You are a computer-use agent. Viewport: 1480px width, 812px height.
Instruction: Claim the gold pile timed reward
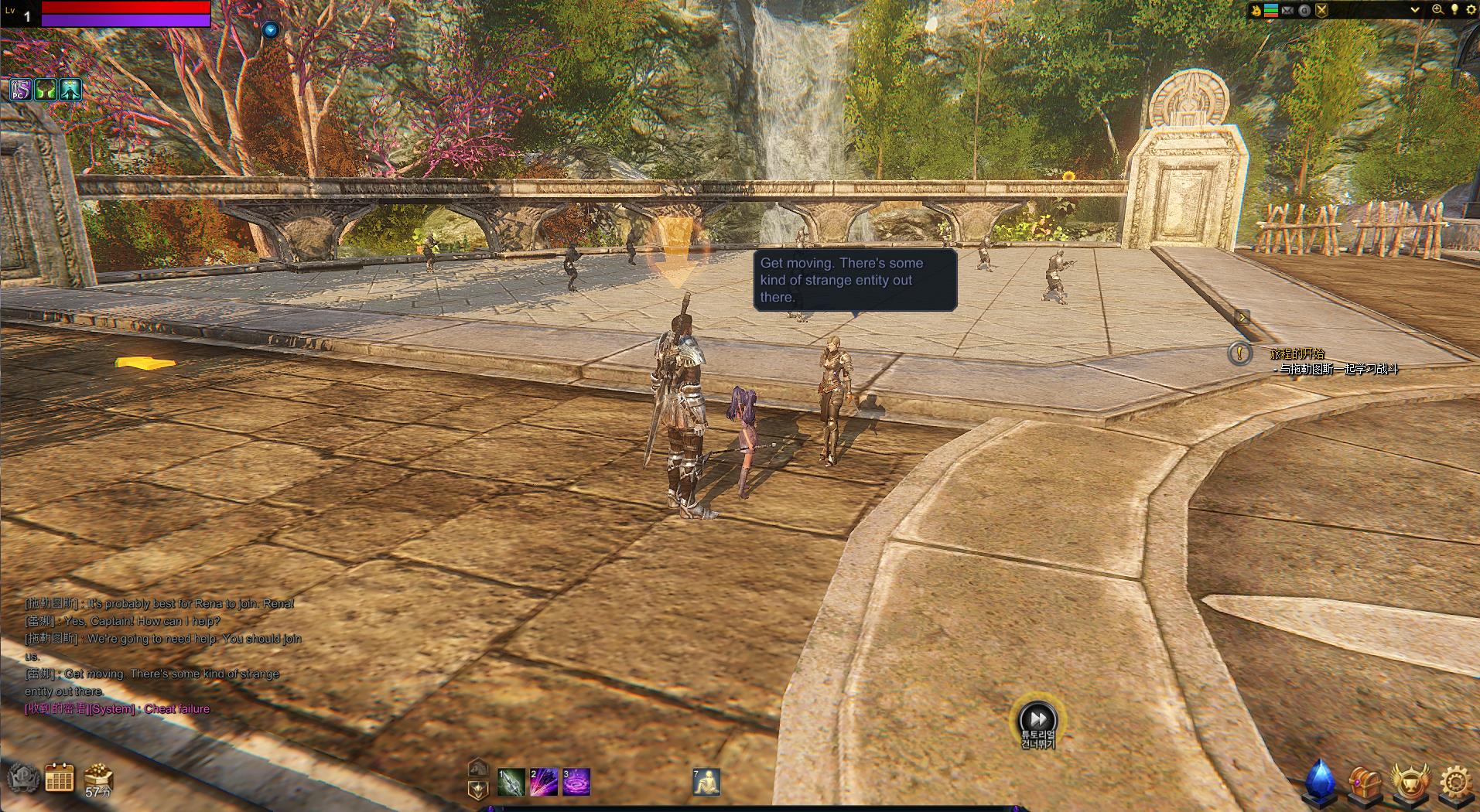[98, 778]
